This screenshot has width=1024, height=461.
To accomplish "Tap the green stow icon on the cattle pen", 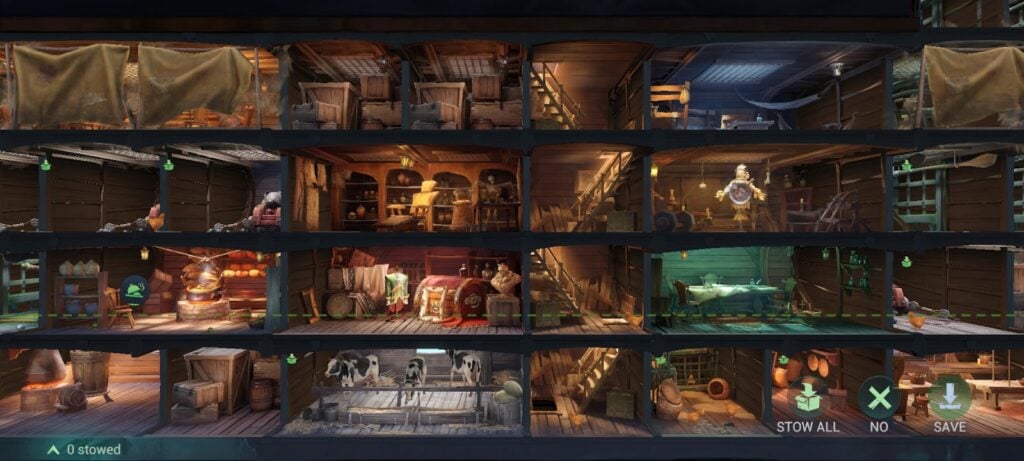I will [x=291, y=358].
